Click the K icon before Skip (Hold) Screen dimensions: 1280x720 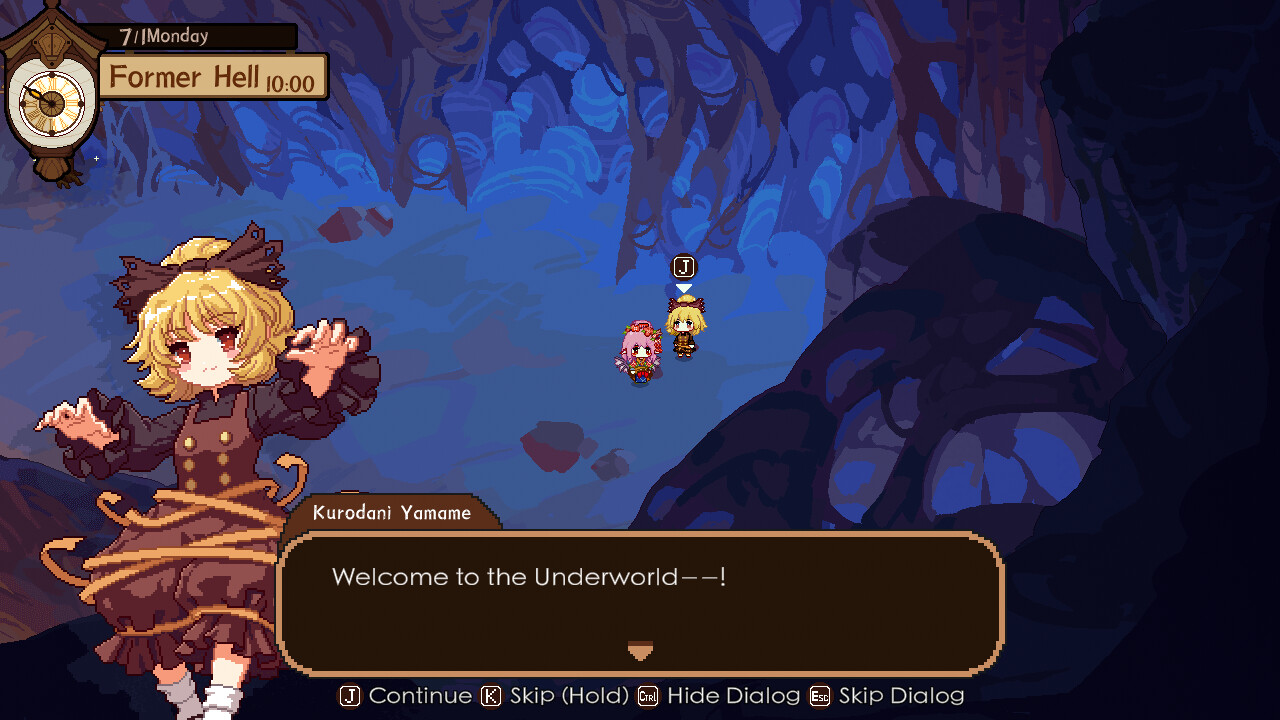(489, 696)
